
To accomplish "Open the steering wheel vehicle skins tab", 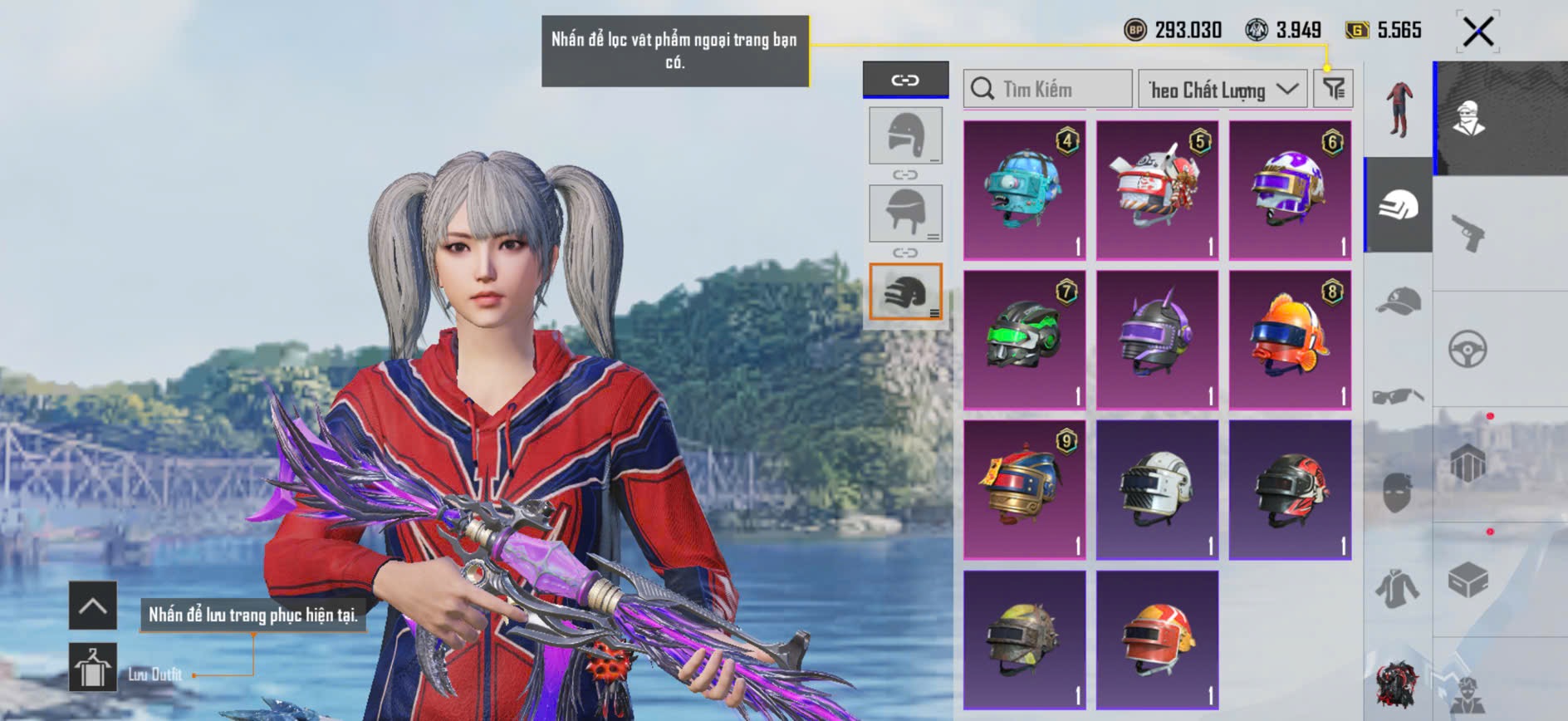I will point(1468,349).
